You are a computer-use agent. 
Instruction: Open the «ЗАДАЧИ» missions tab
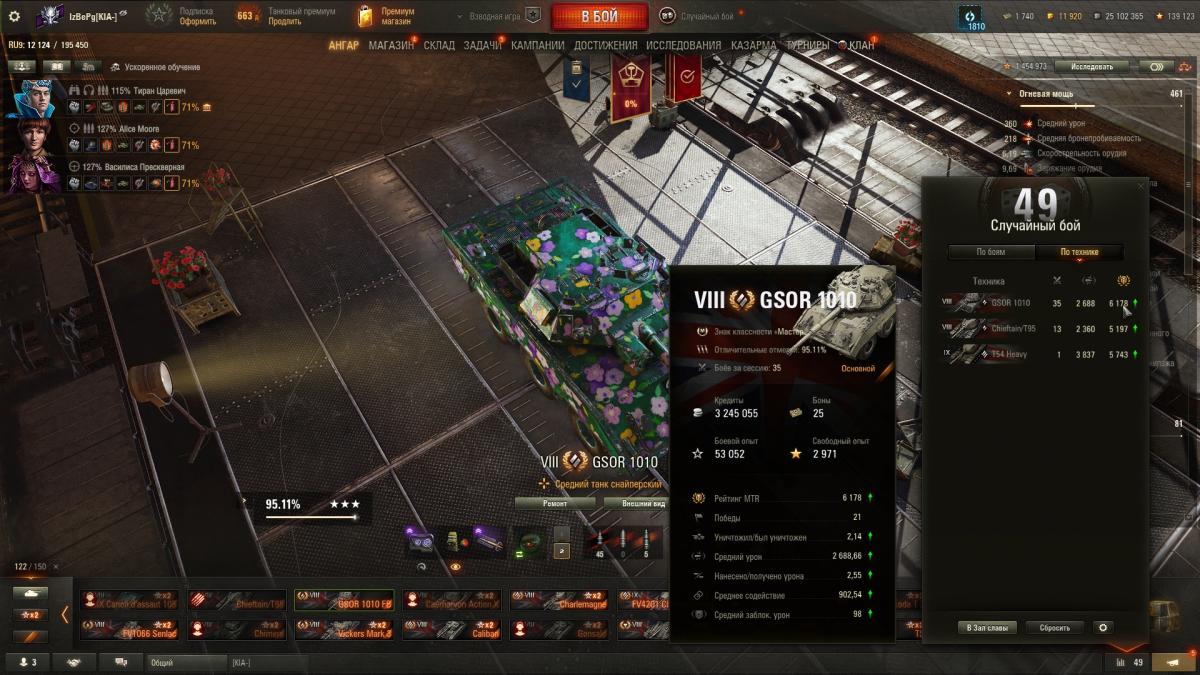pos(483,46)
